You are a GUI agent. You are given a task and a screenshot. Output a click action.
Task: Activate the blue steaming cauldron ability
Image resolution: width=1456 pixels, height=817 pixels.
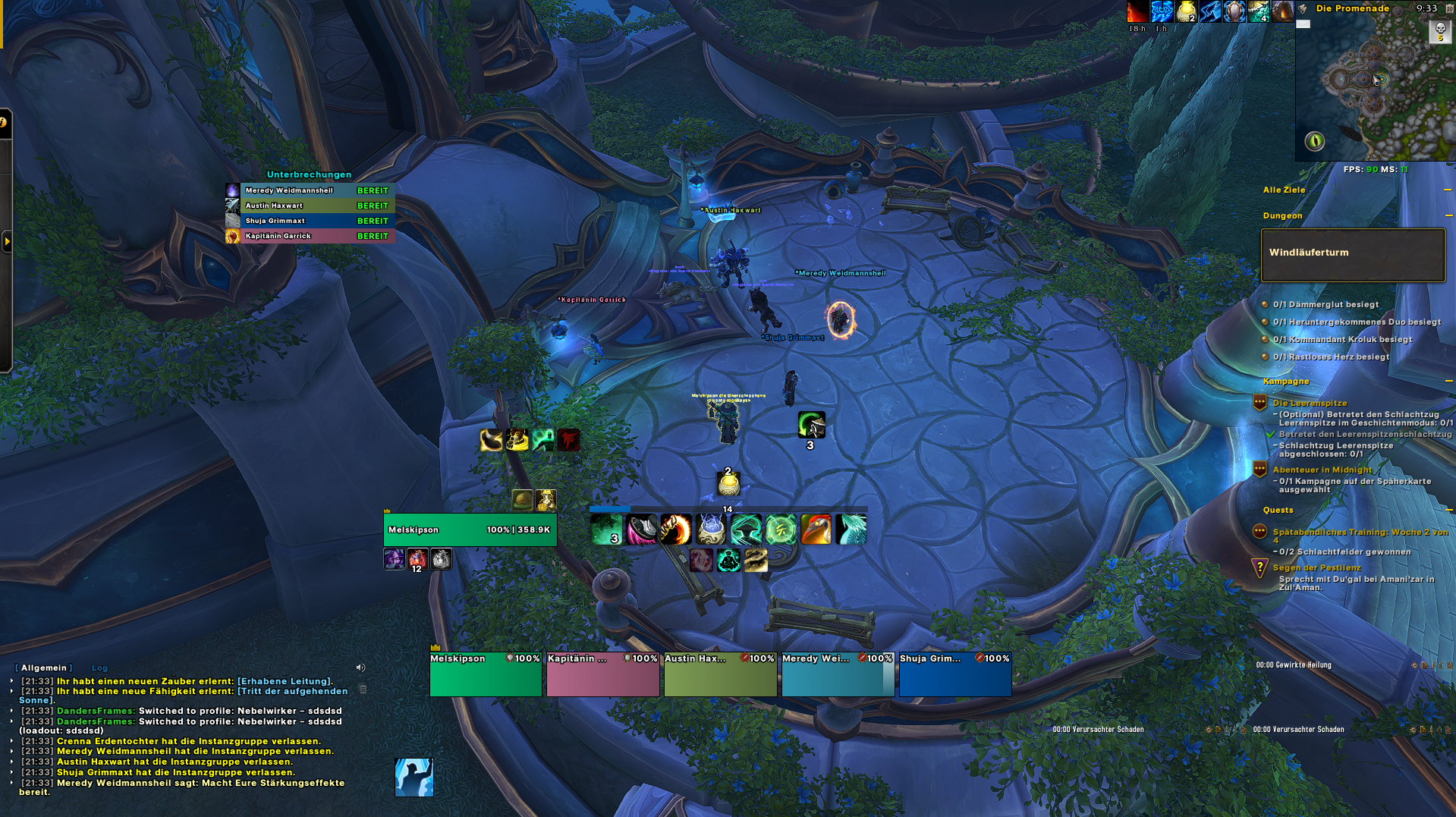(711, 529)
